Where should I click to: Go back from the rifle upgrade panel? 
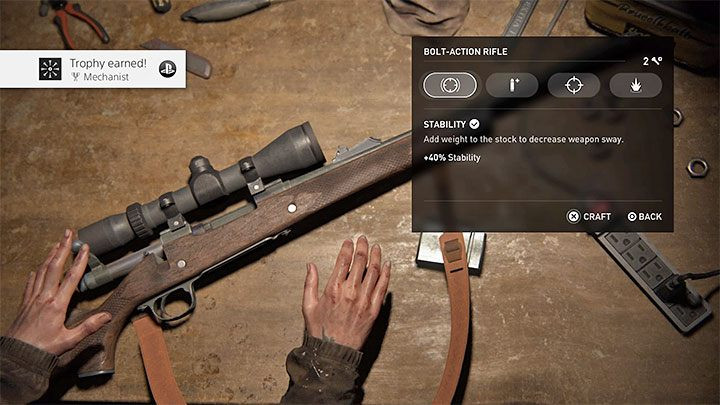[644, 216]
